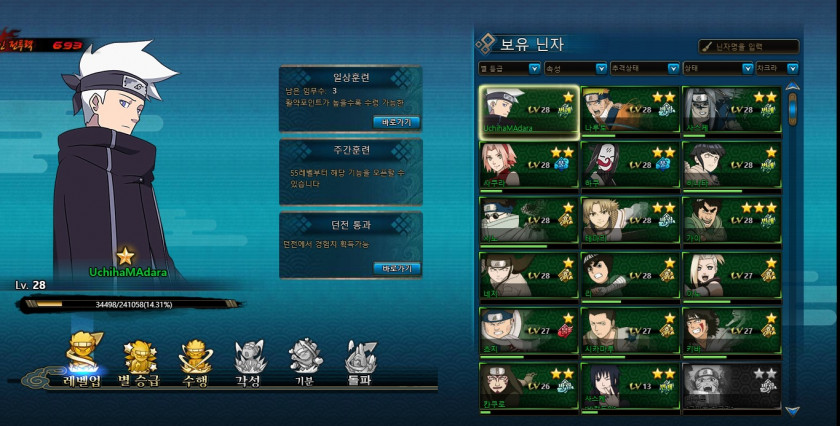The image size is (840, 426).
Task: Open the 레벨업 (Level Up) tab
Action: tap(82, 361)
